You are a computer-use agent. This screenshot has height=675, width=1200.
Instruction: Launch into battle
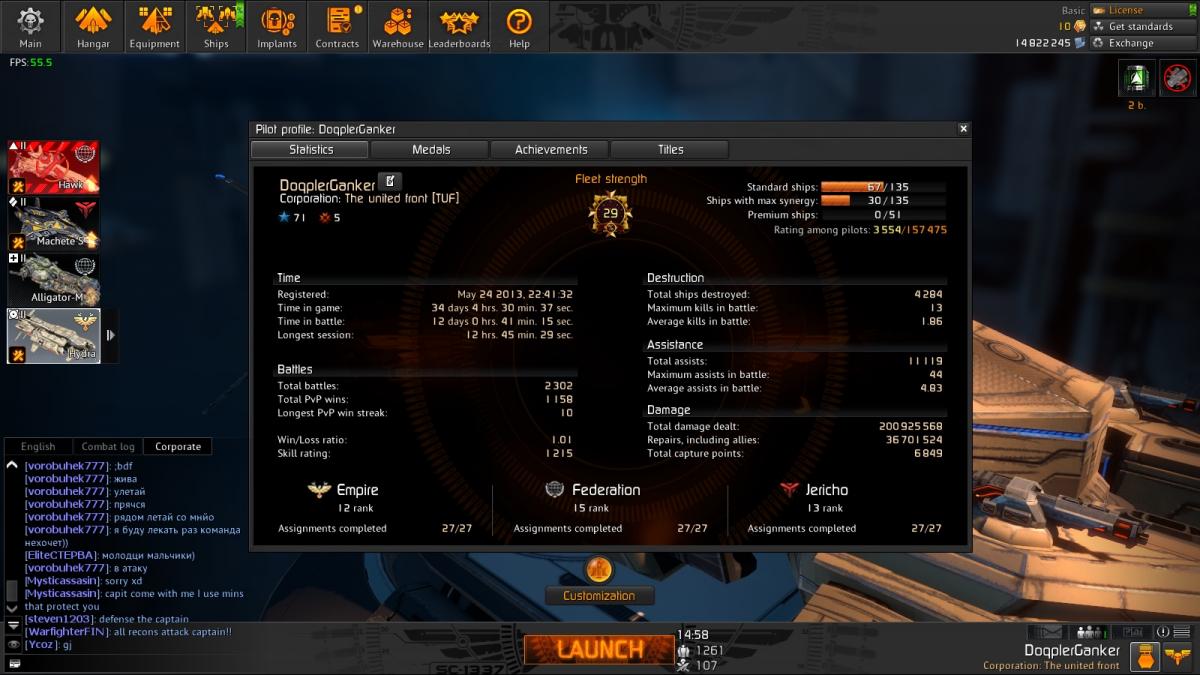[600, 649]
